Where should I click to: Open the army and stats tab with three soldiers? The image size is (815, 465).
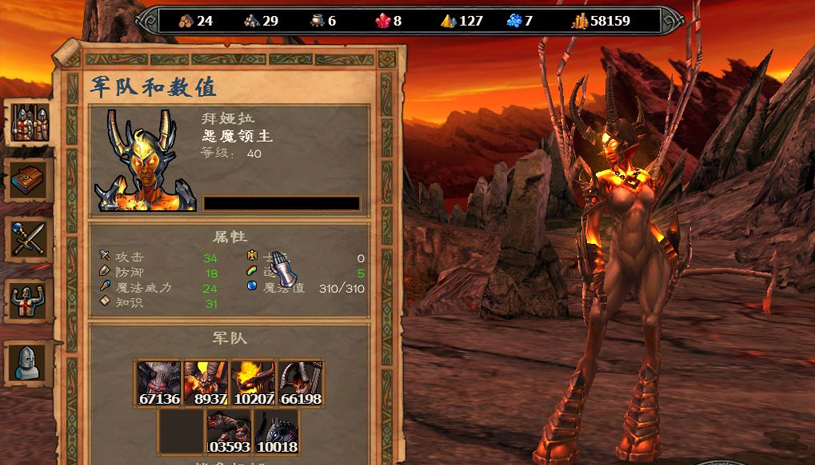(x=29, y=122)
